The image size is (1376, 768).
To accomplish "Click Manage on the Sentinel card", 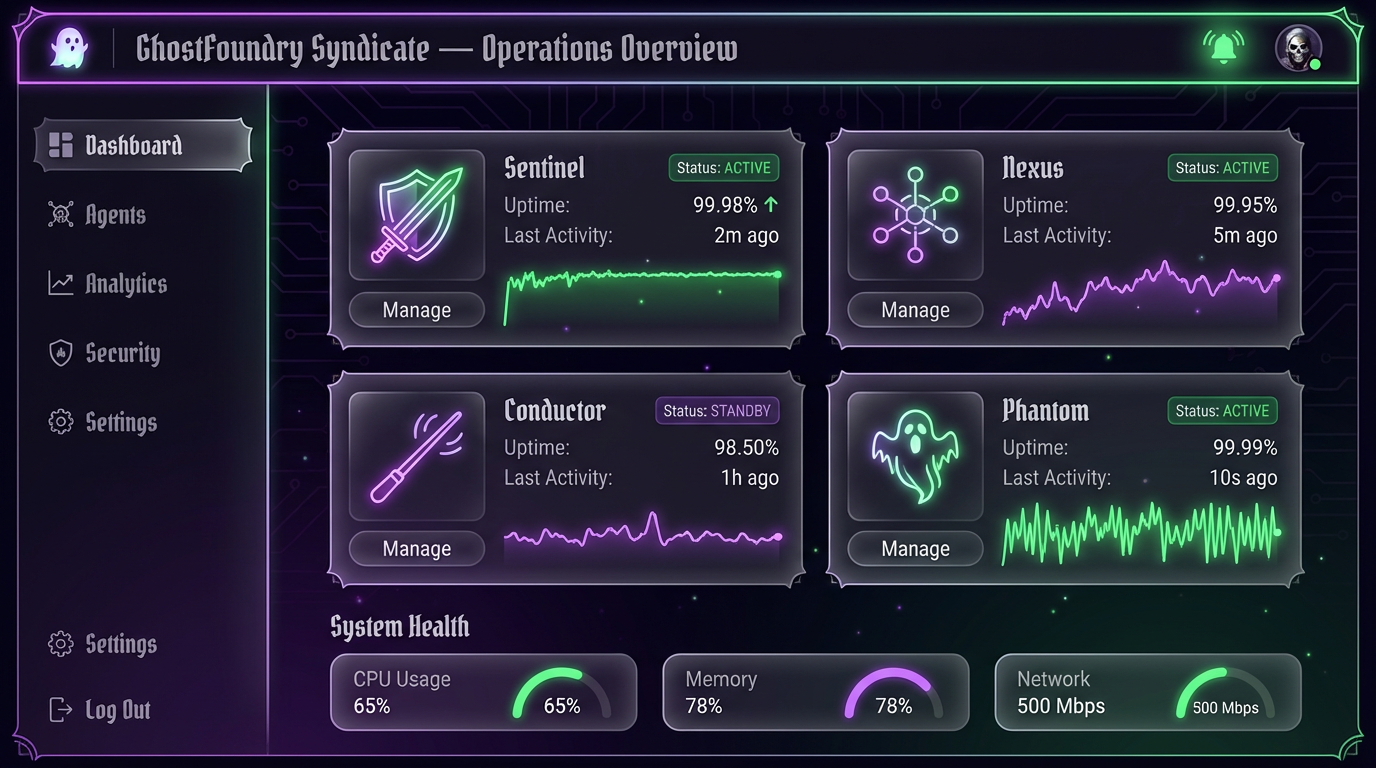I will (x=416, y=310).
